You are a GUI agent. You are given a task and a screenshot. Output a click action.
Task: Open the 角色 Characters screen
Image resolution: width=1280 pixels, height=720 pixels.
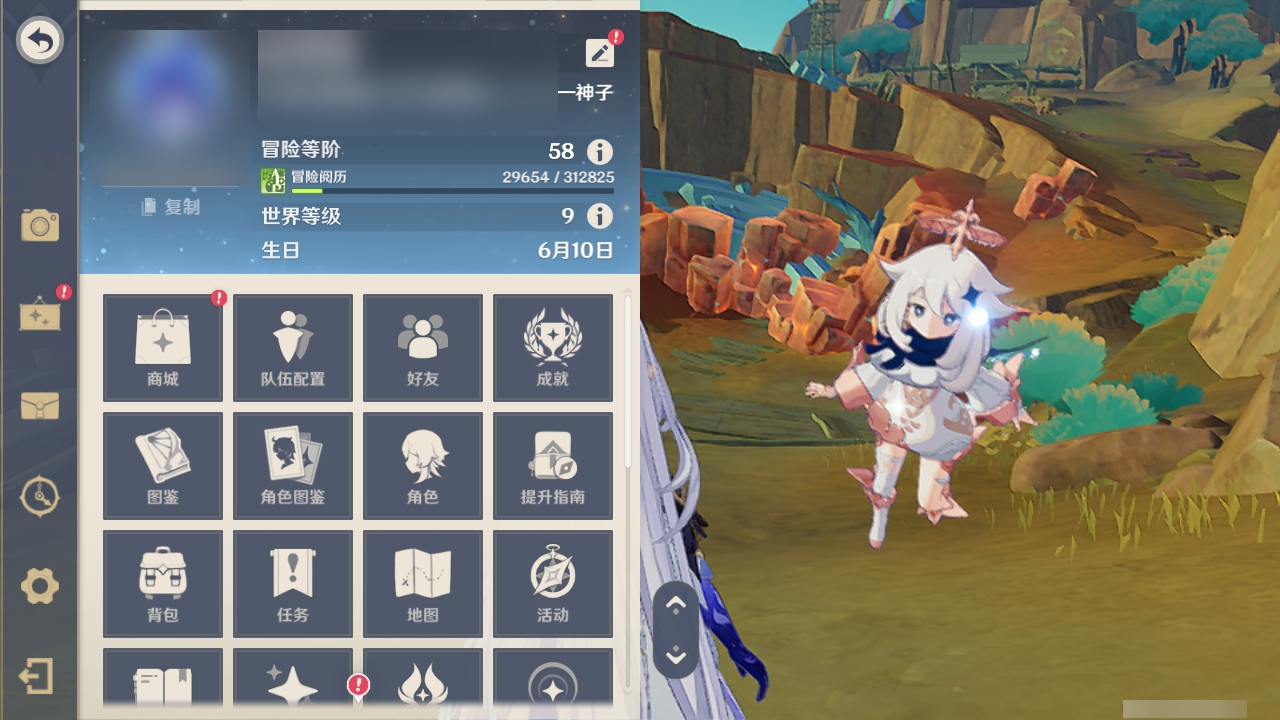pos(422,465)
